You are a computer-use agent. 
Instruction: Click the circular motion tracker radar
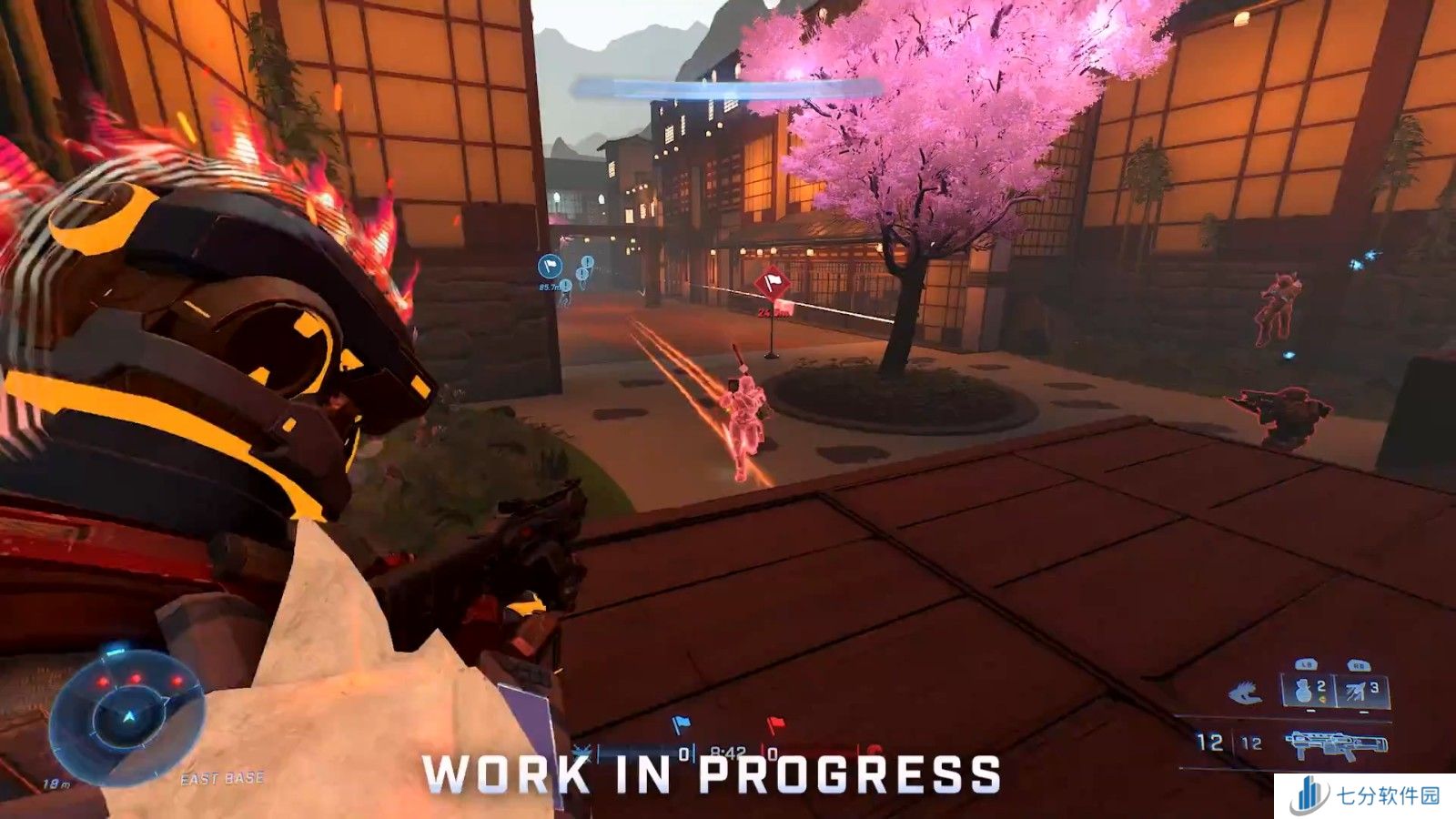[x=127, y=717]
